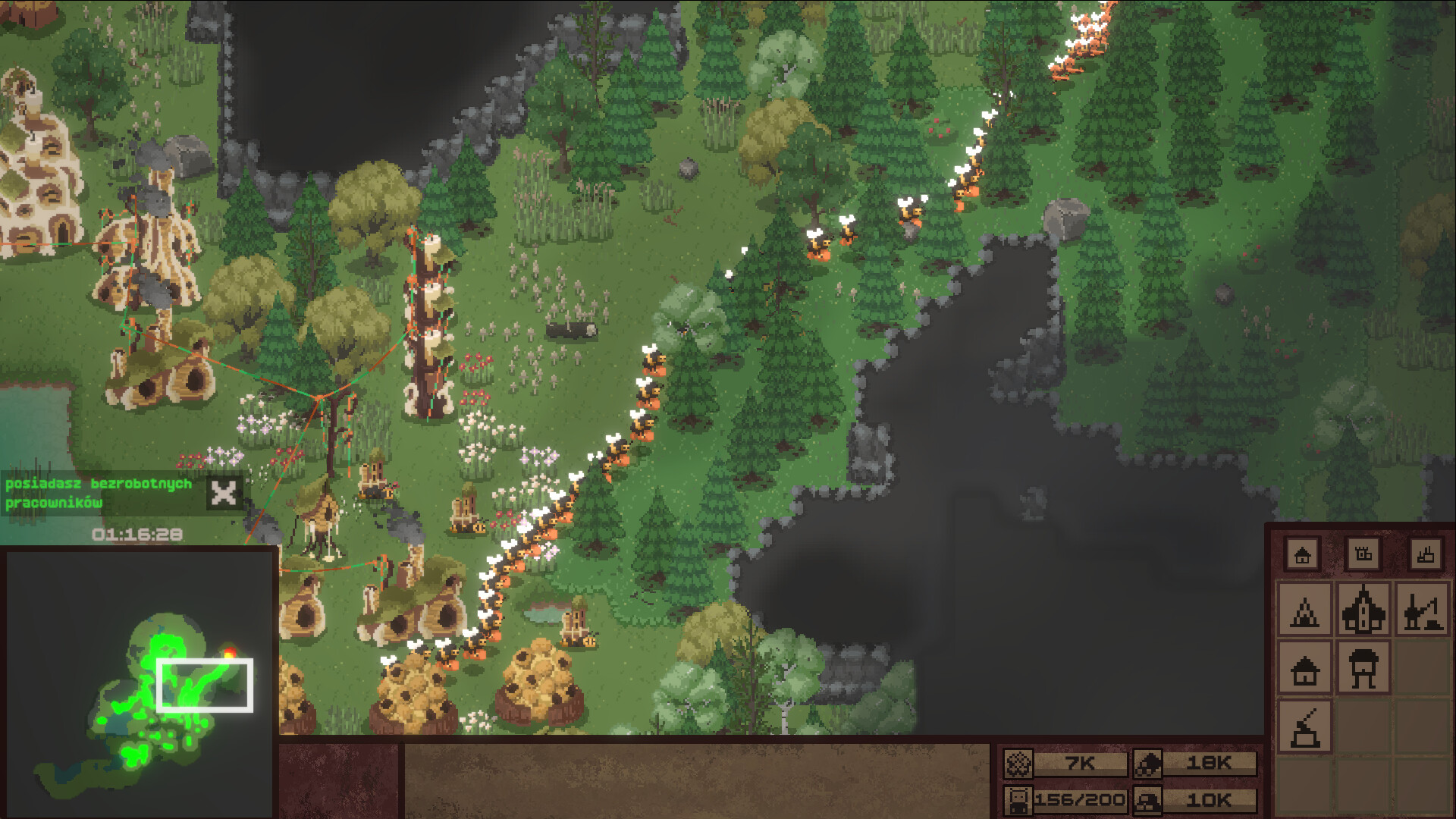
Task: Choose the large cathedral-like building icon
Action: click(x=1363, y=610)
